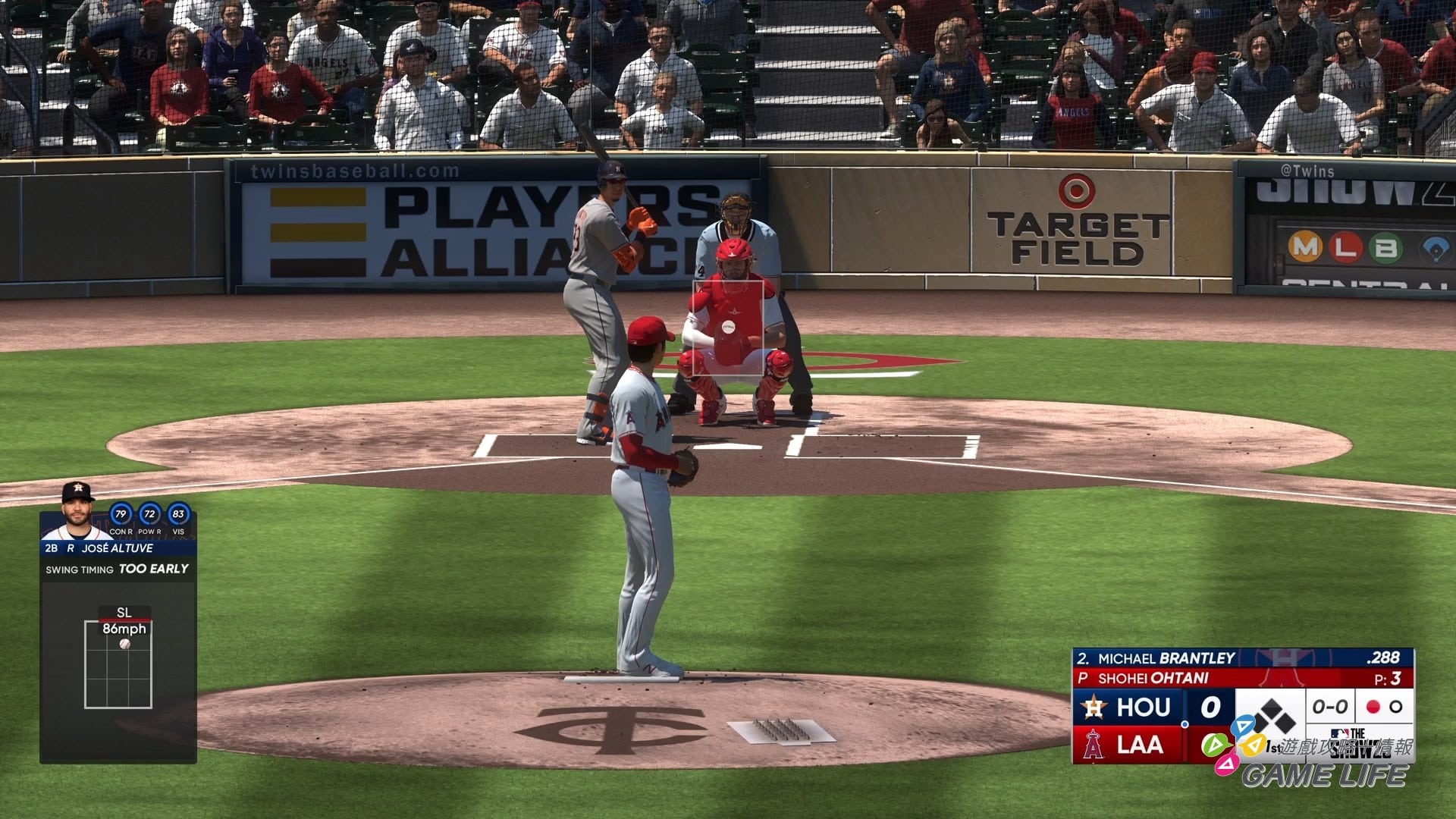Viewport: 1456px width, 819px height.
Task: Select the 83 vision rating badge
Action: [178, 514]
